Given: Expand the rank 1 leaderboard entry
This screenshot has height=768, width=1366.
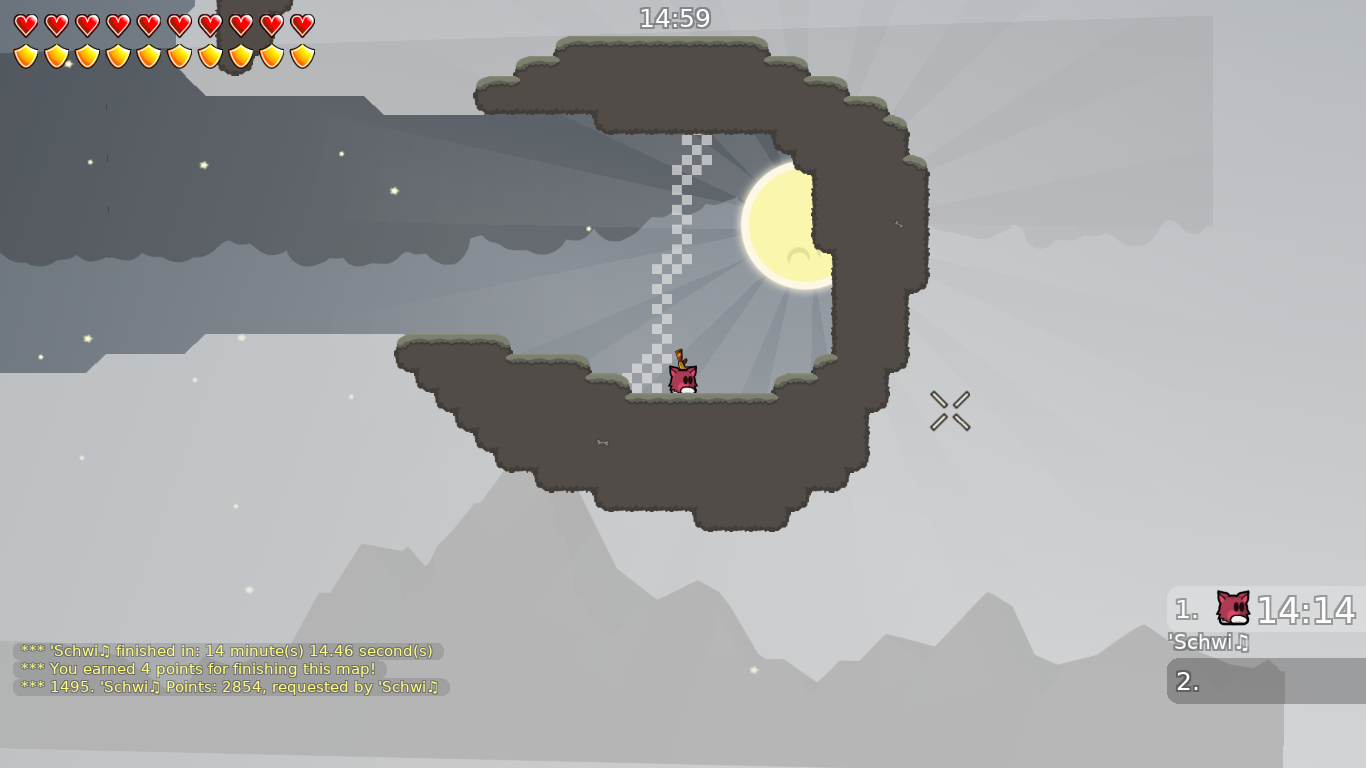Looking at the screenshot, I should [x=1265, y=609].
